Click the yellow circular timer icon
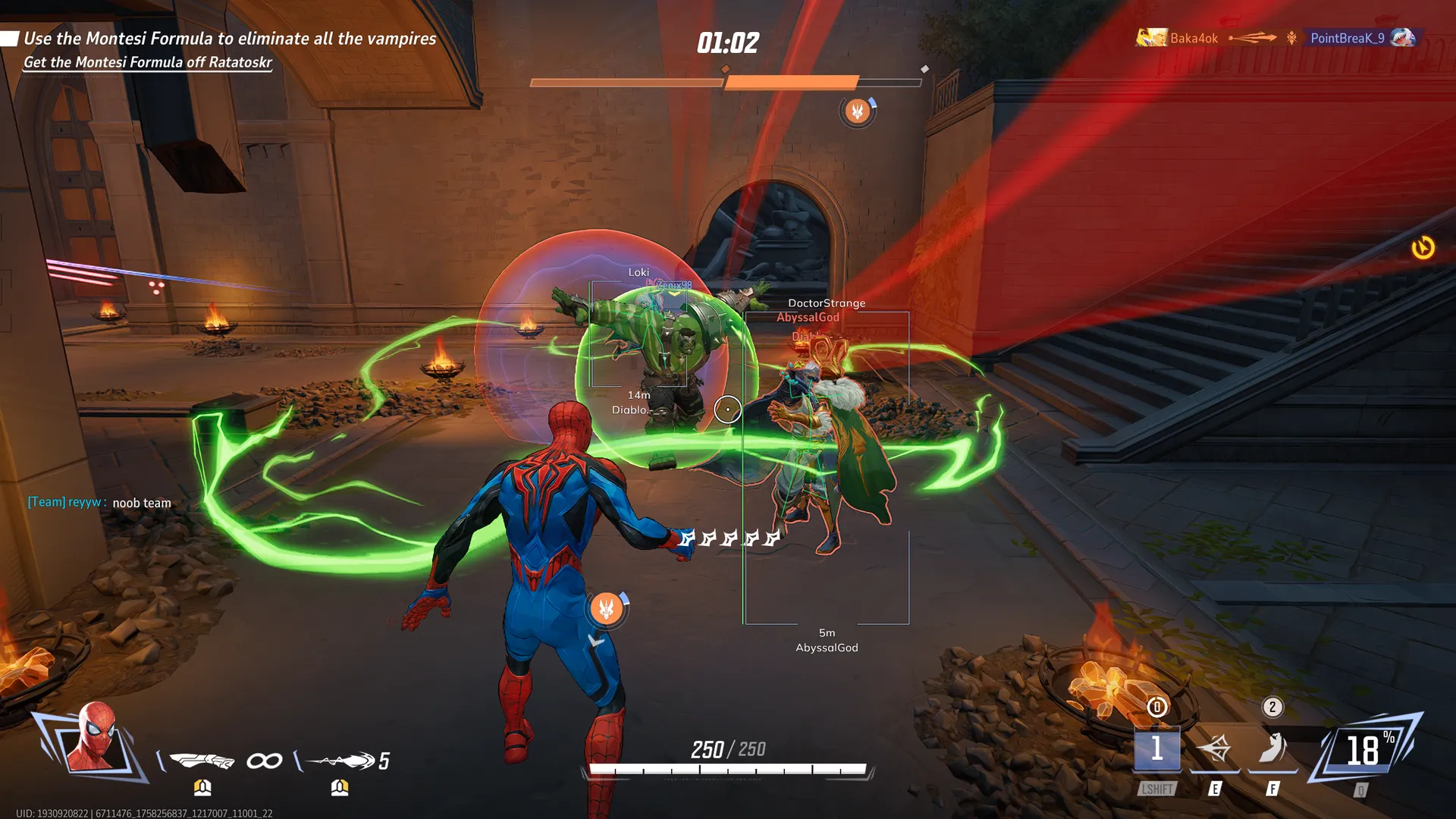Viewport: 1456px width, 819px height. coord(1423,248)
